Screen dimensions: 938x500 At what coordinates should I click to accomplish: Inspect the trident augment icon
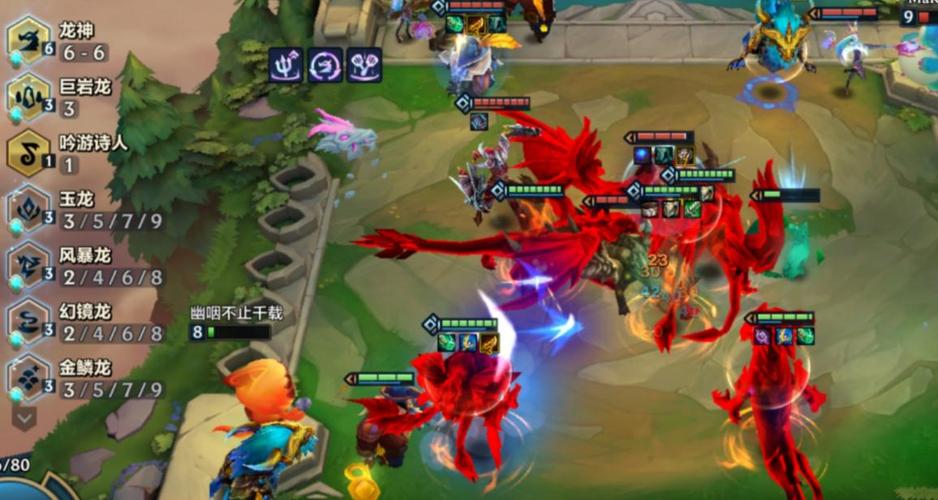(x=286, y=65)
